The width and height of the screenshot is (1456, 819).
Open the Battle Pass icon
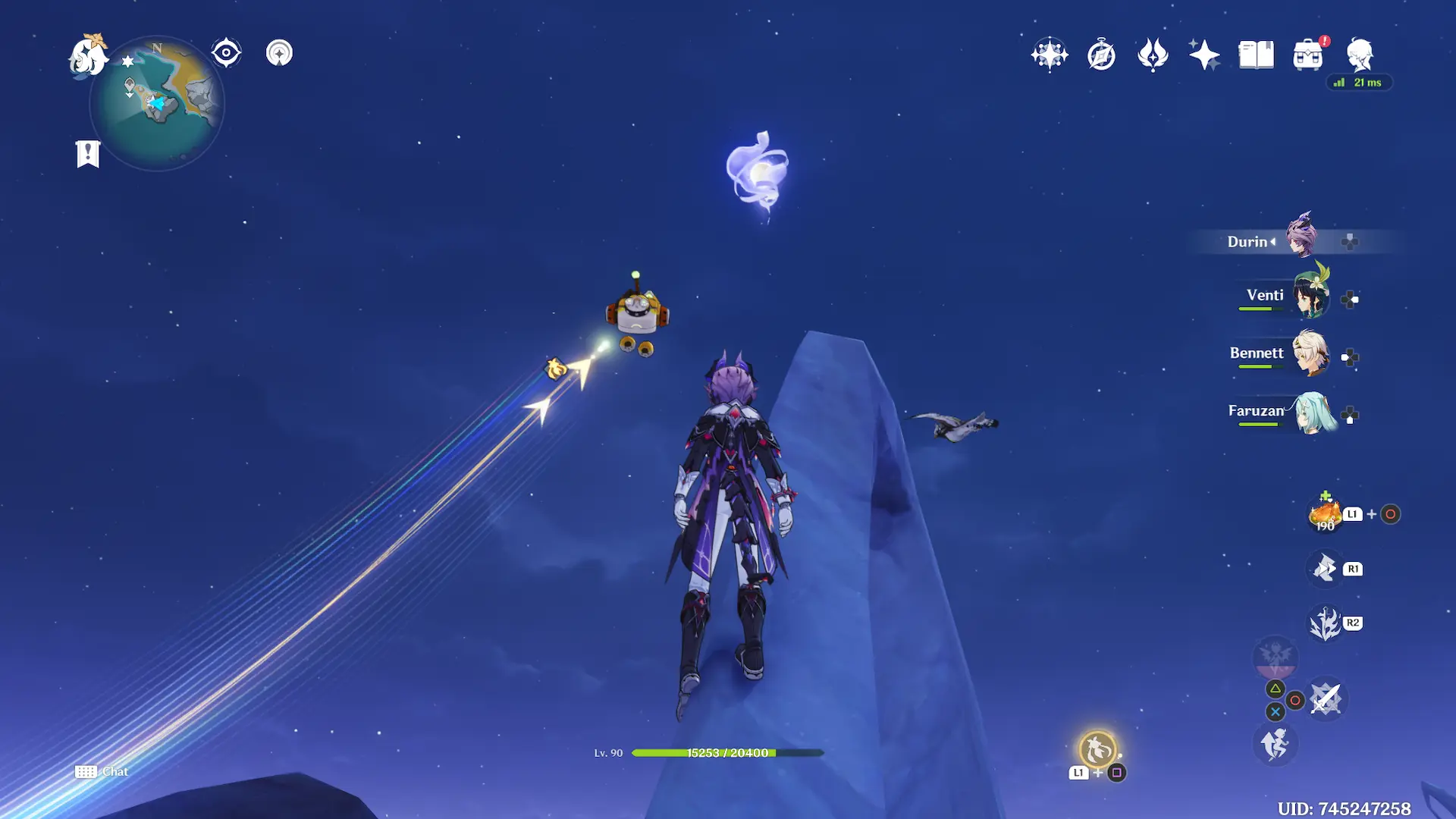[x=1153, y=55]
